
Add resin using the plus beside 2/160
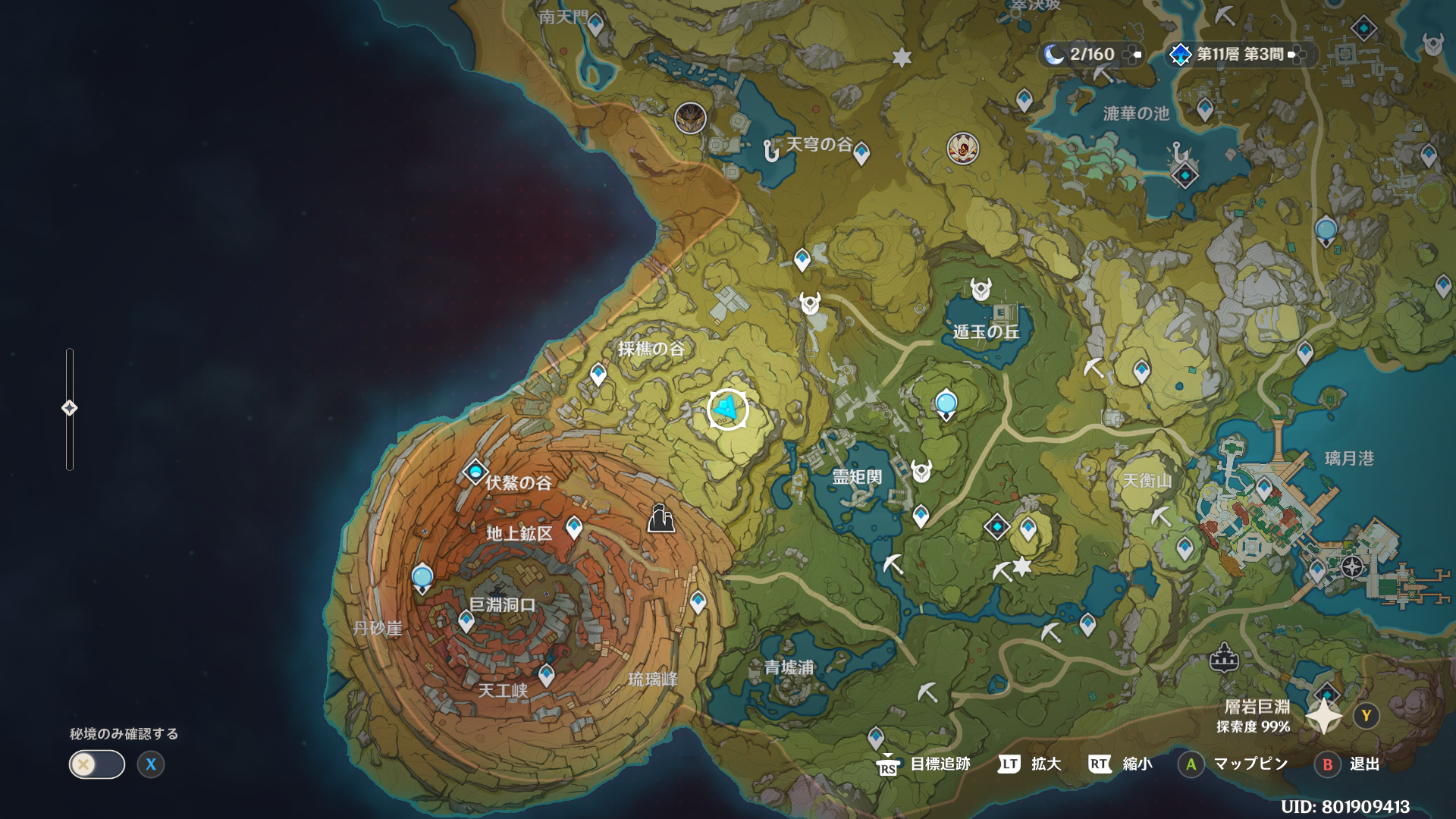click(1134, 55)
